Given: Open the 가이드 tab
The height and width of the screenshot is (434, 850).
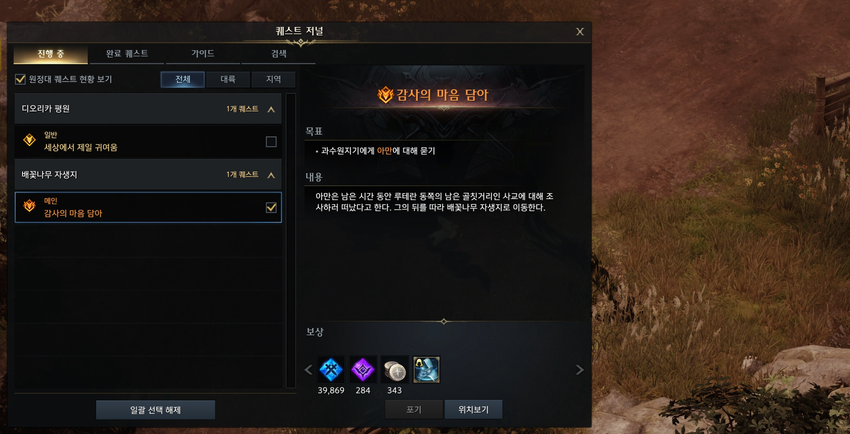Looking at the screenshot, I should tap(203, 53).
